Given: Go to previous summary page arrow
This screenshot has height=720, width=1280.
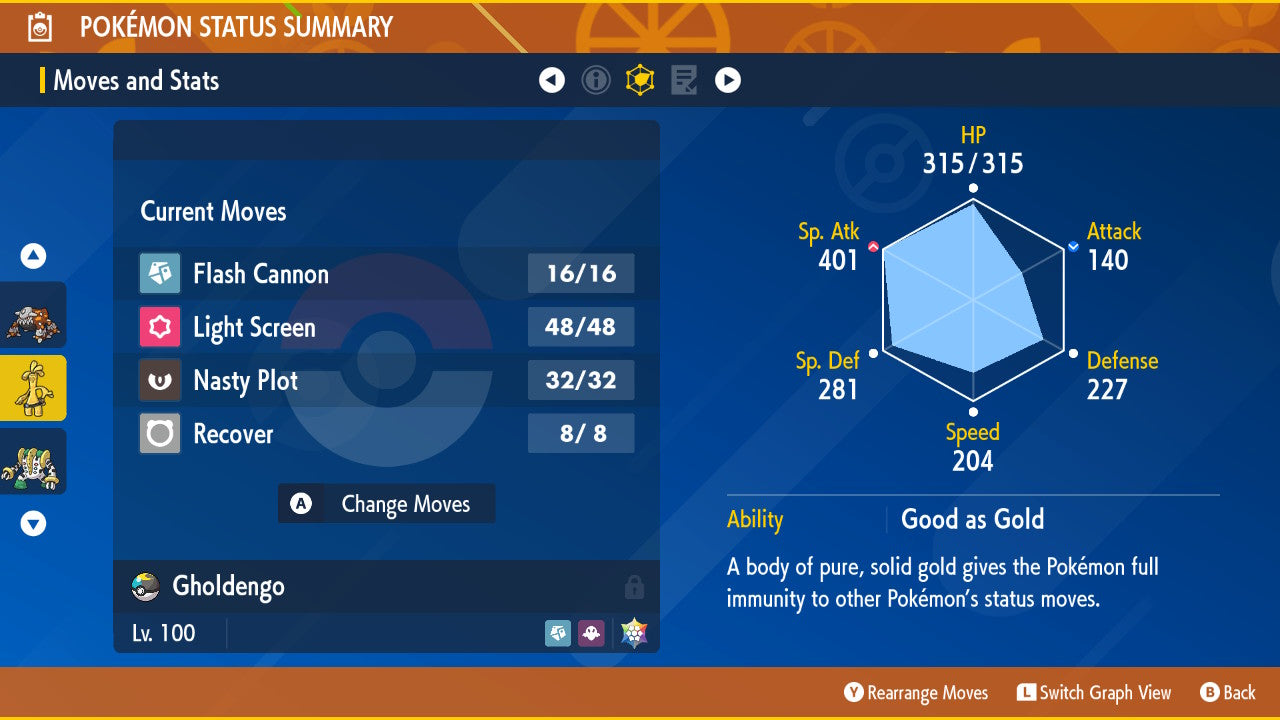Looking at the screenshot, I should pyautogui.click(x=552, y=80).
